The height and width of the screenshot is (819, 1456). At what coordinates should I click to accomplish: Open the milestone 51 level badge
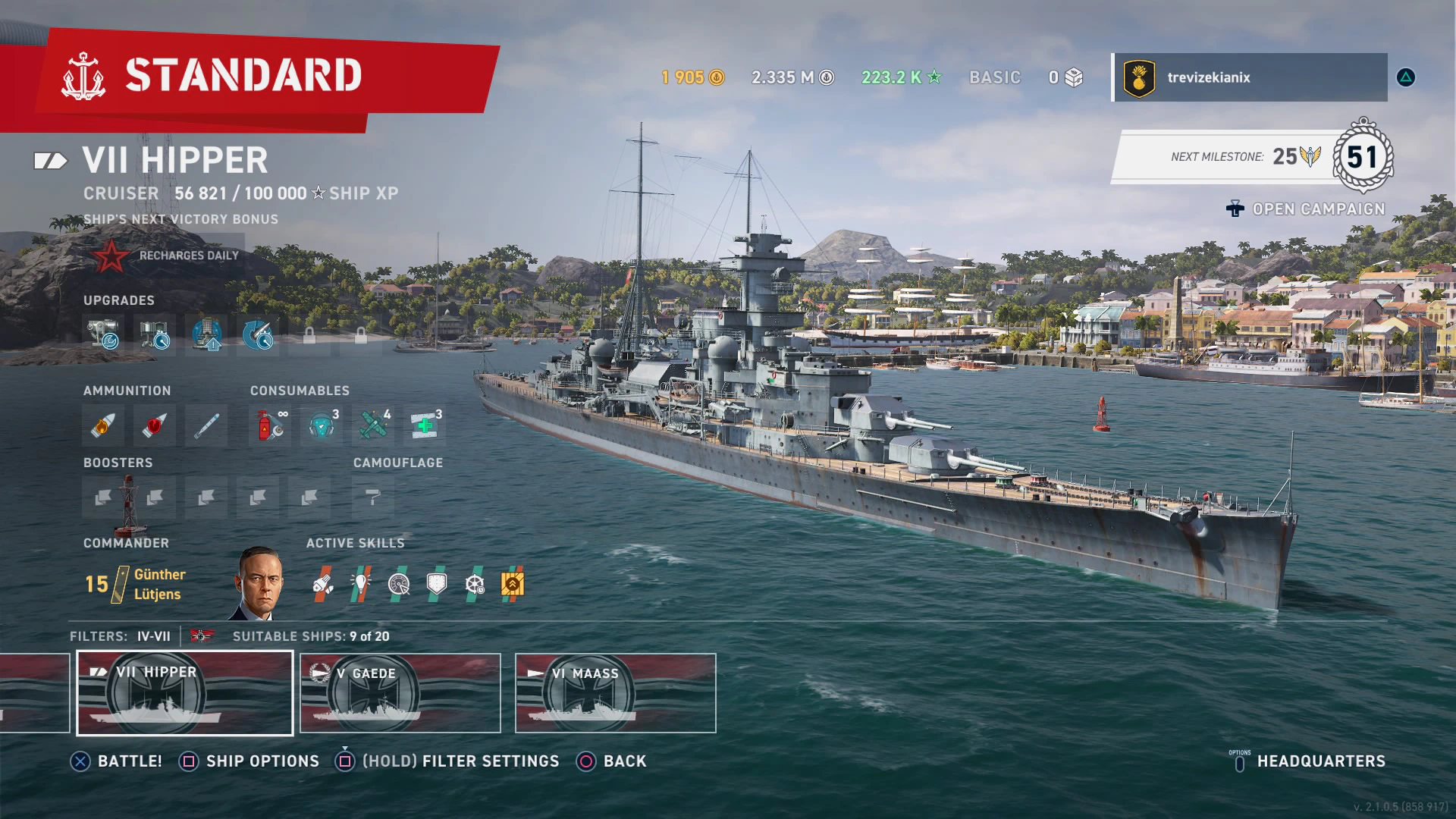tap(1362, 157)
